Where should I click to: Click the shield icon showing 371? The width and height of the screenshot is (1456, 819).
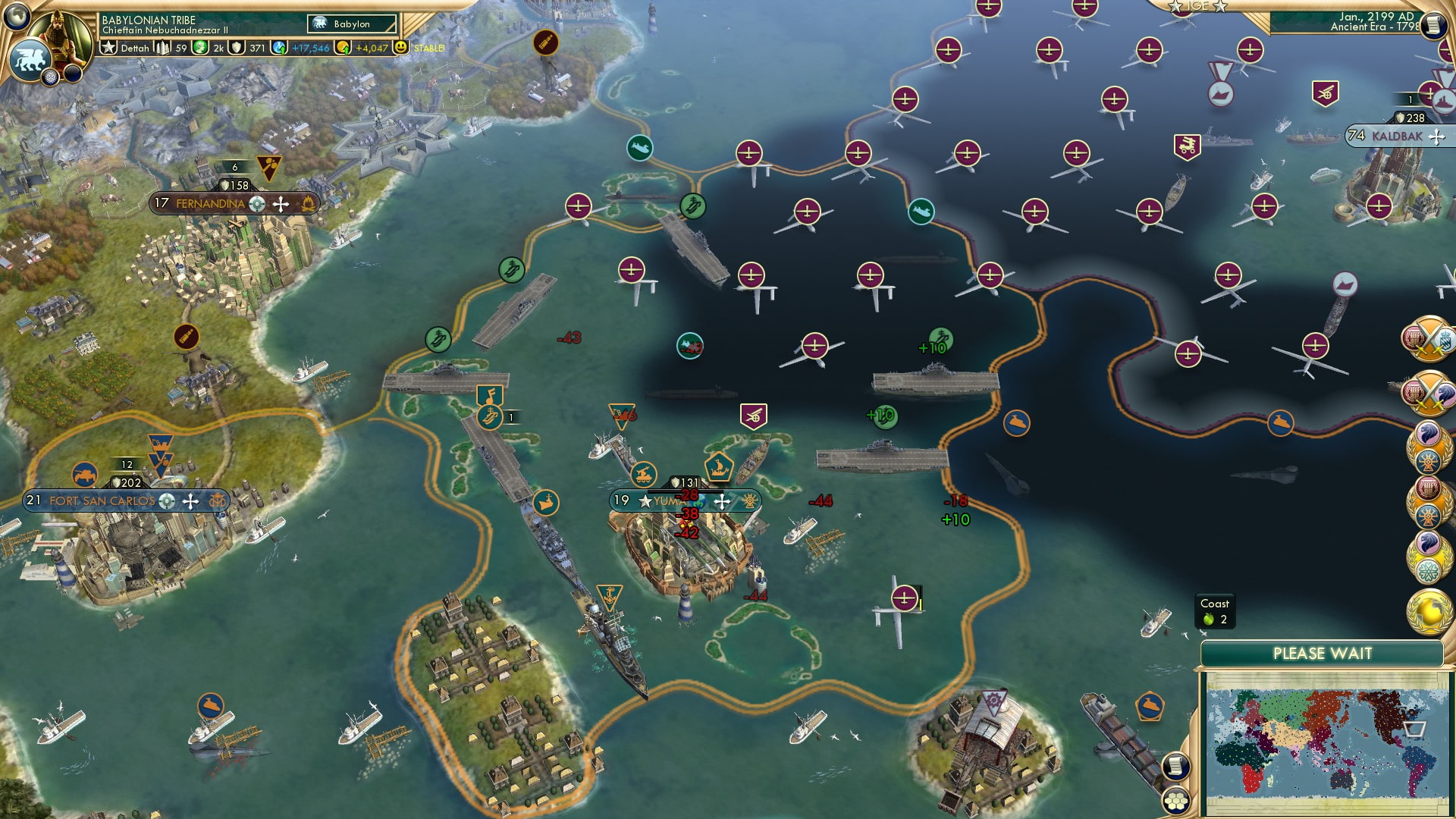(237, 47)
